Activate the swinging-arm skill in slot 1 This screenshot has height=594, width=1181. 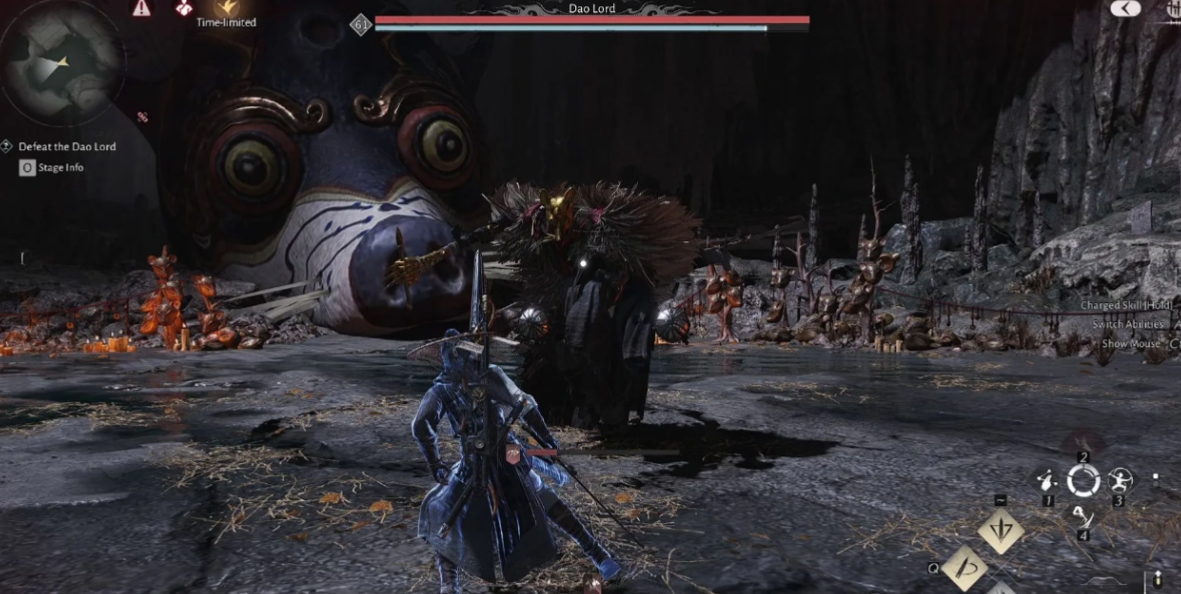1047,482
